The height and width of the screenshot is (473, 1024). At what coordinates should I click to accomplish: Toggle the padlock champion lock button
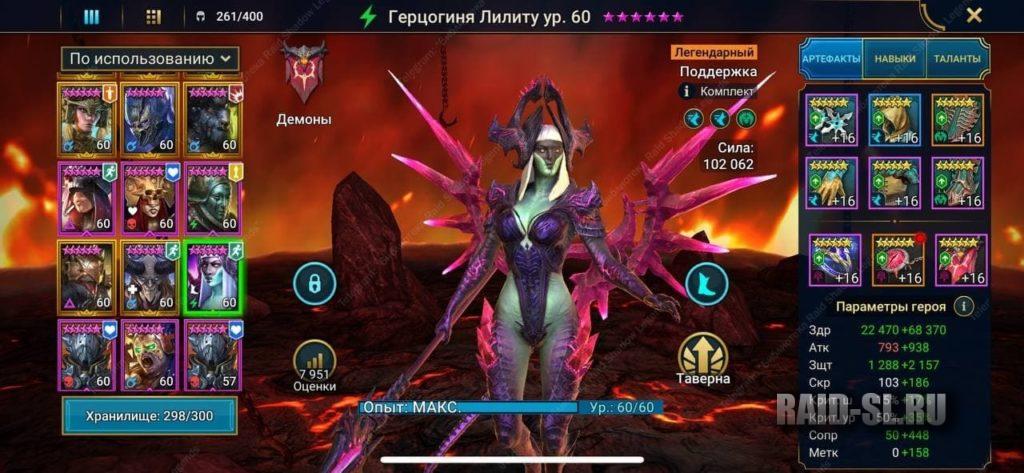point(314,283)
